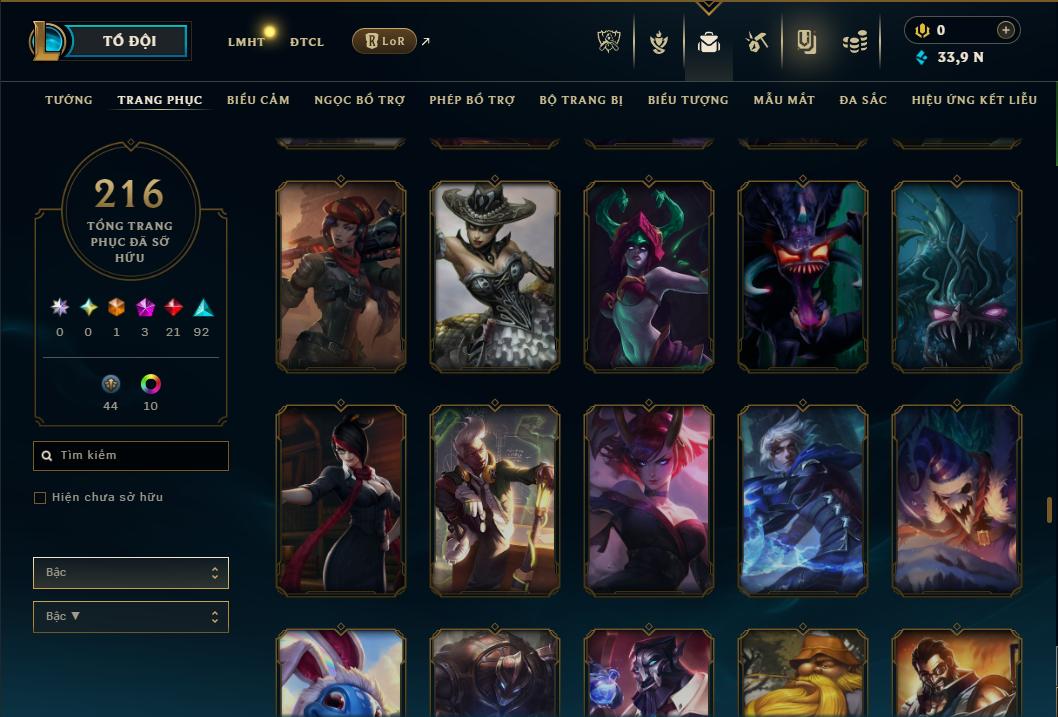Click the TỔ ĐỘI party button
The width and height of the screenshot is (1058, 717).
pos(130,41)
